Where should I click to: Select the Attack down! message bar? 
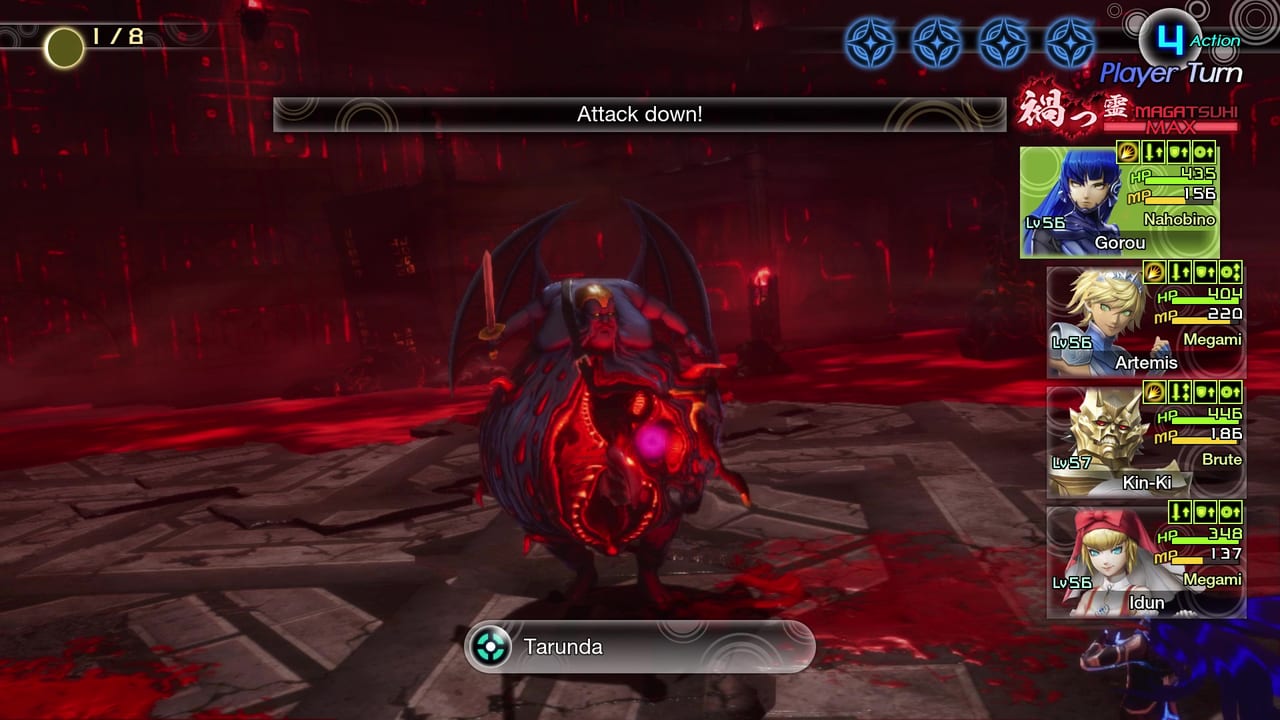(x=639, y=114)
